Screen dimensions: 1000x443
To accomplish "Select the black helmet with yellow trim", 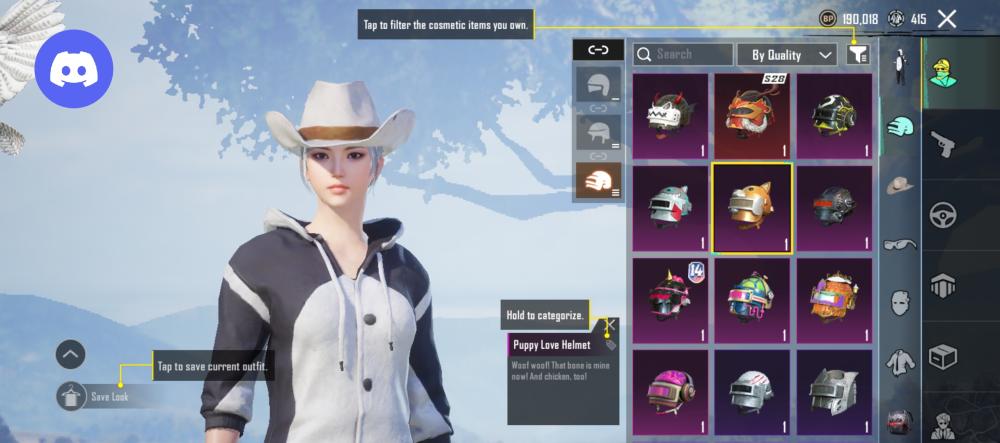I will pos(833,116).
